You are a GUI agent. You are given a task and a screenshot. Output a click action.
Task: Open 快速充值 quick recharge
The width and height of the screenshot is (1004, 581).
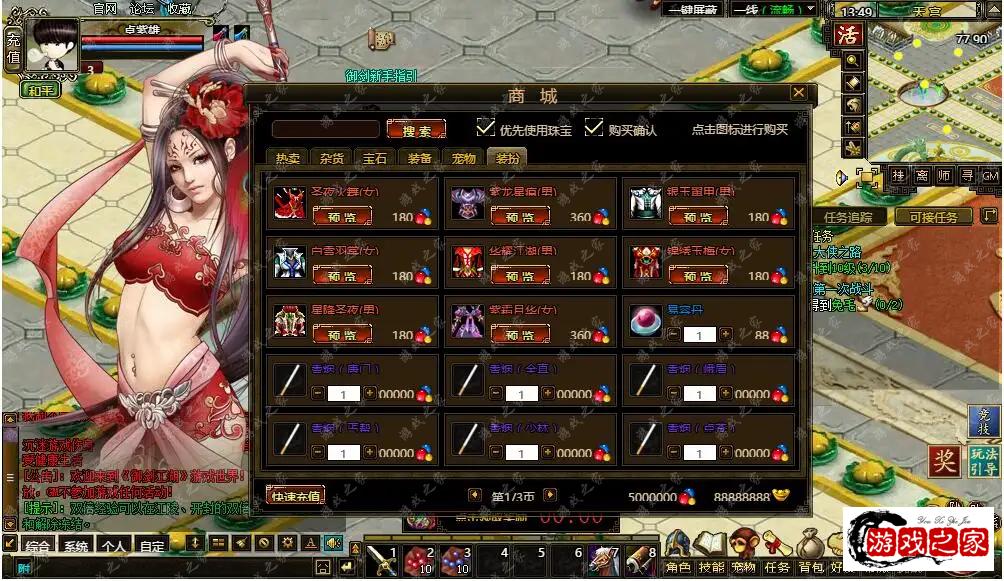(x=295, y=495)
